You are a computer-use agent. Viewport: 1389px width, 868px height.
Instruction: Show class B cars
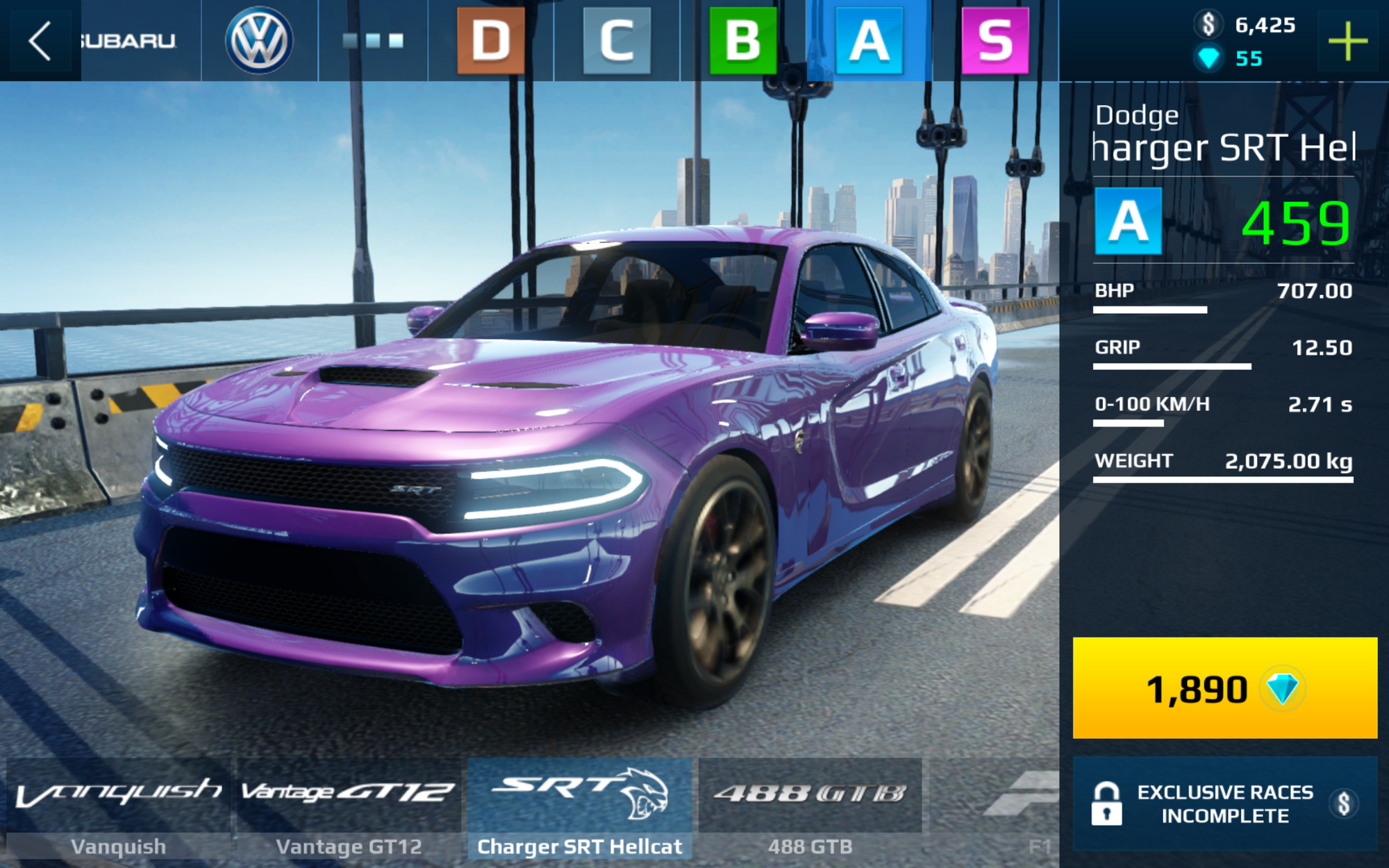point(742,40)
